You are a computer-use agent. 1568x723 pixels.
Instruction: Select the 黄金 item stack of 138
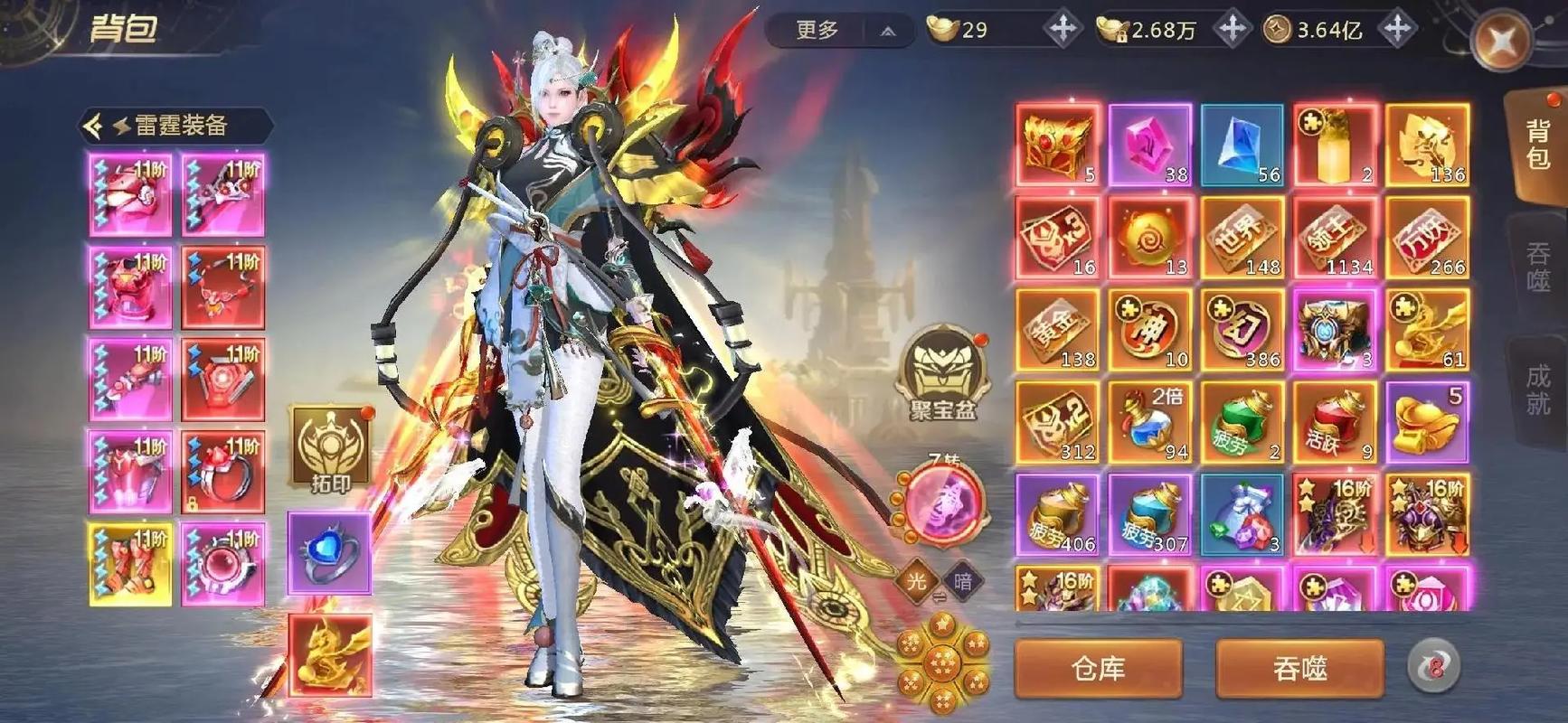tap(1057, 330)
